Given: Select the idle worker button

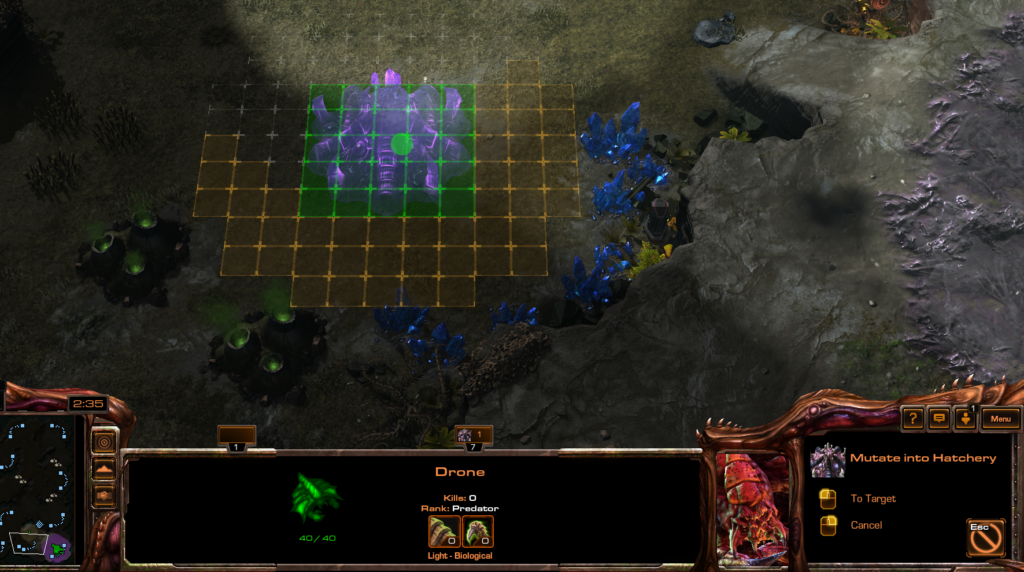Looking at the screenshot, I should [964, 419].
